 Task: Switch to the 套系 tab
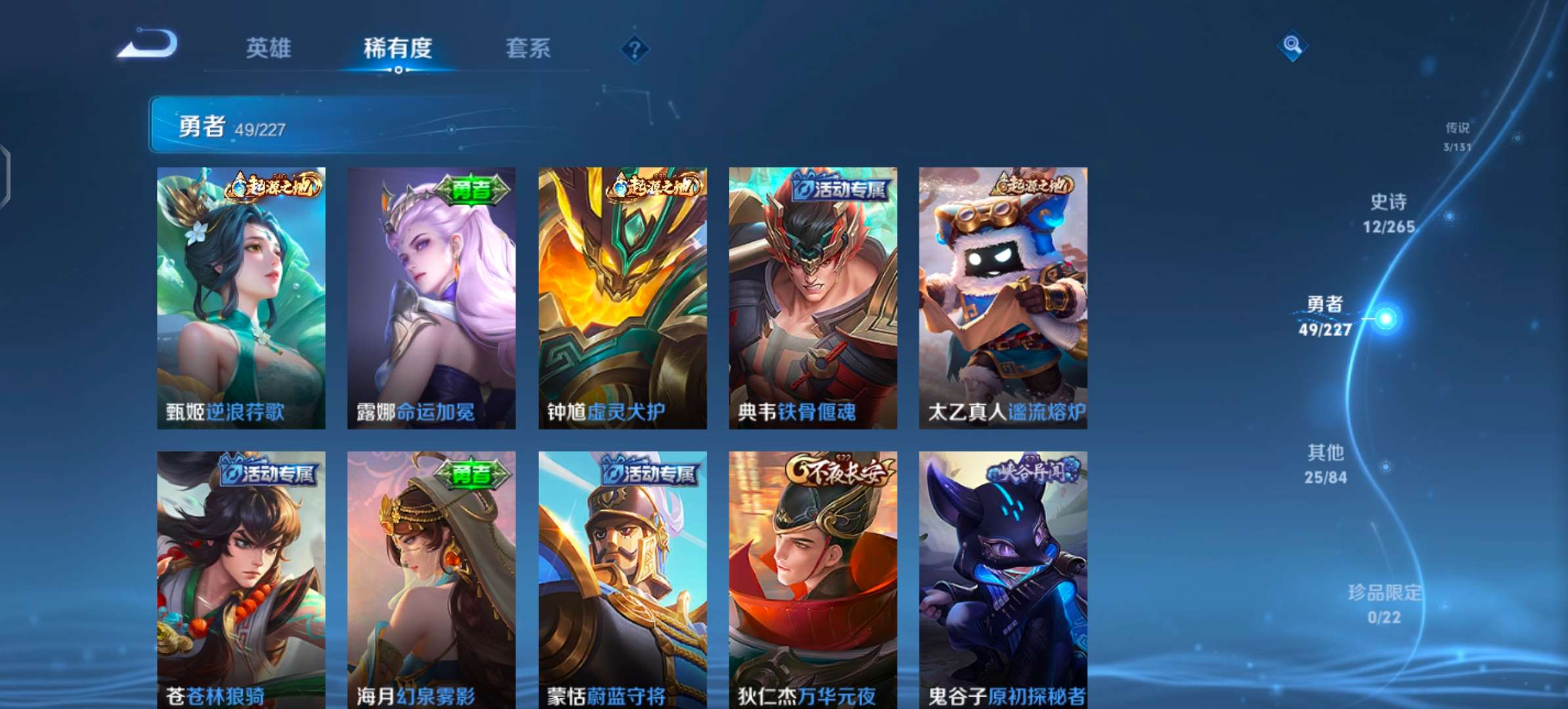(527, 48)
